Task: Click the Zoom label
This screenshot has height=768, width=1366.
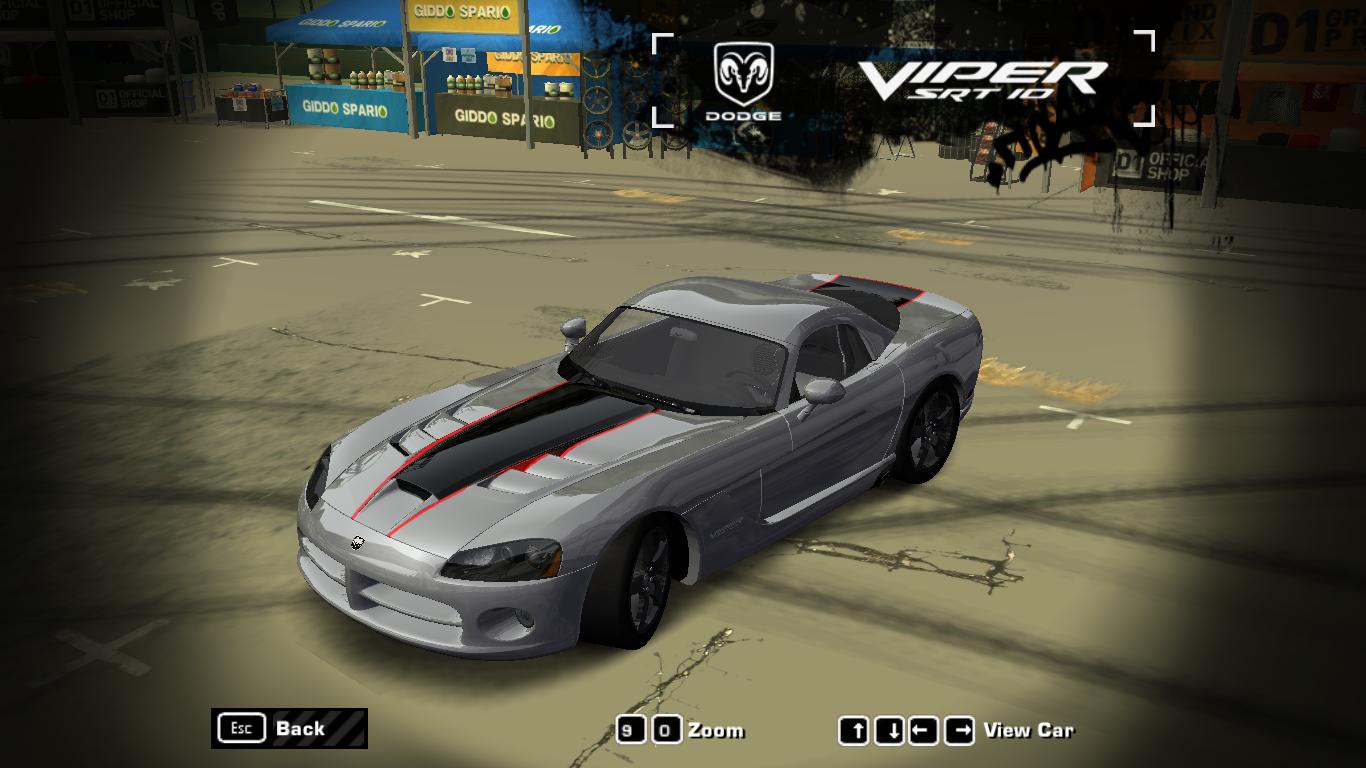Action: tap(718, 730)
